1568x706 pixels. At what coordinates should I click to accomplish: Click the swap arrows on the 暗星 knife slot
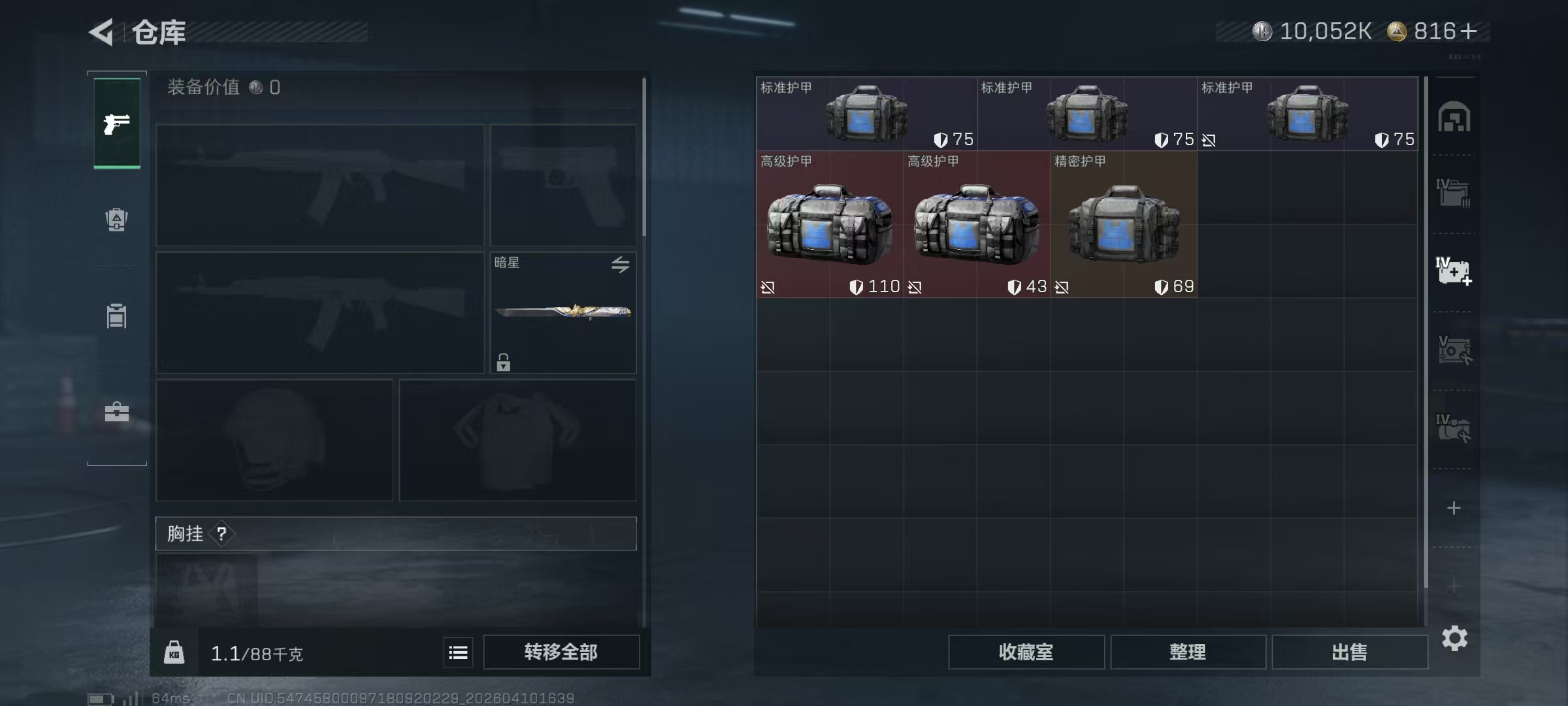coord(621,265)
